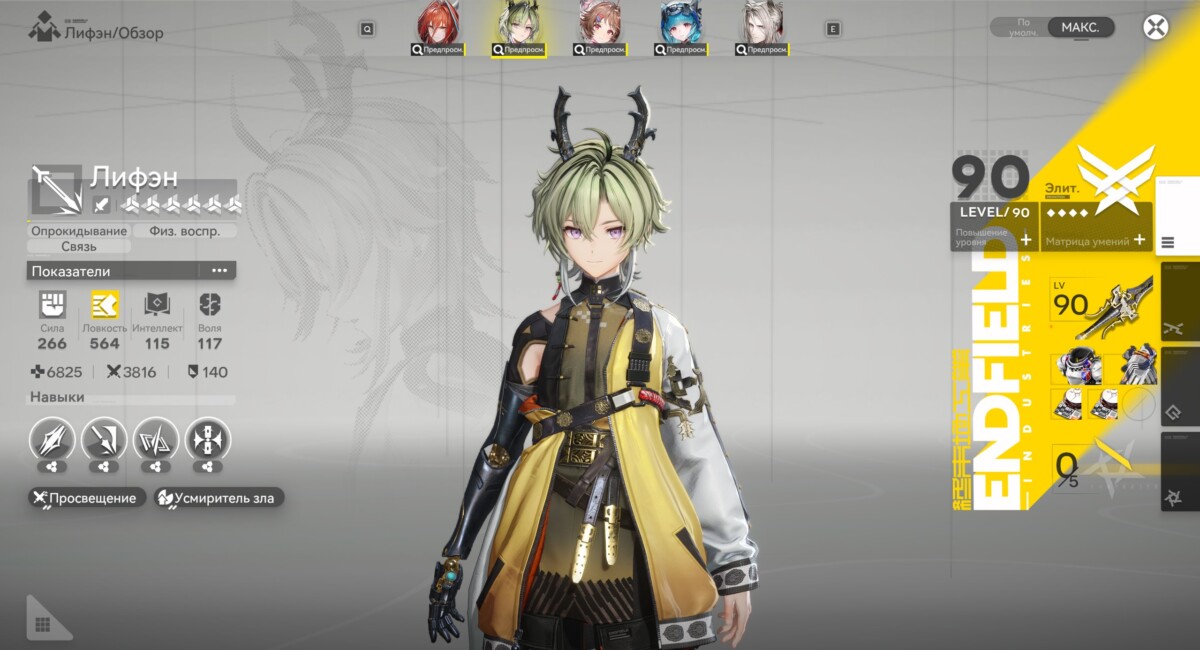Switch to the МАКС. stats preset

(1080, 27)
